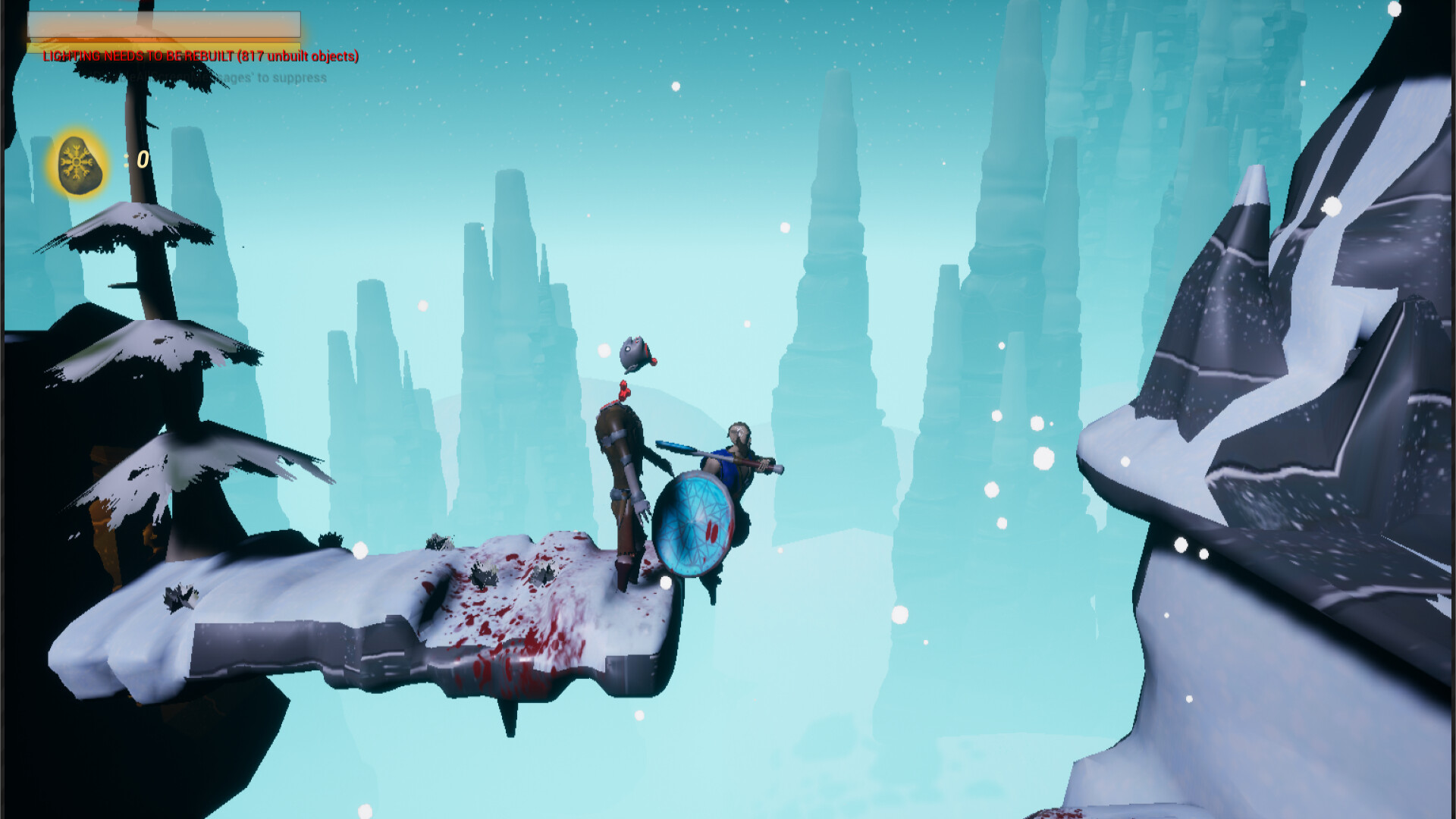Click the LIGHTING NEEDS TO BE REBUILT warning
1456x819 pixels.
pos(199,55)
